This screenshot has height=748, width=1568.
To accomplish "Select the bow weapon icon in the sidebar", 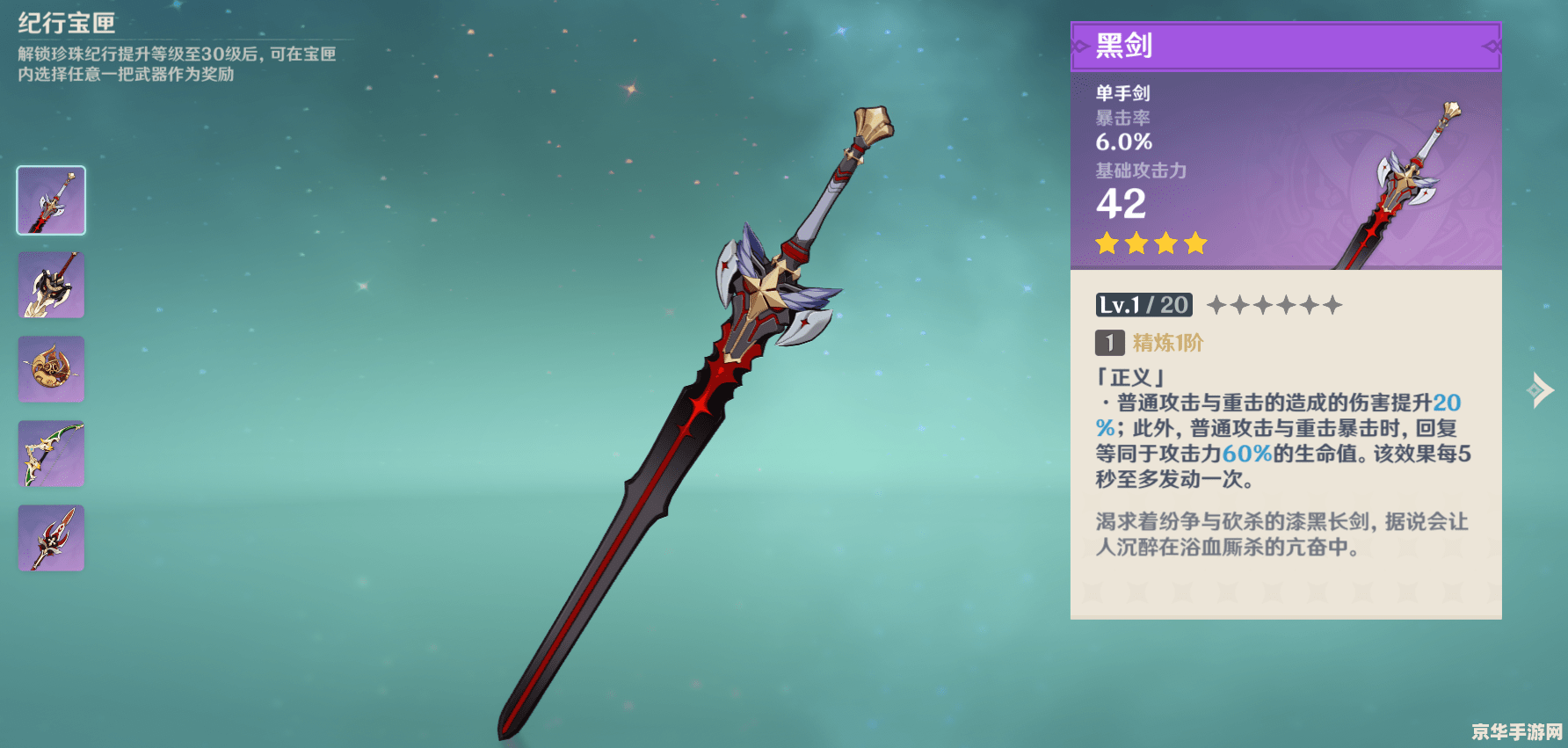I will (x=50, y=454).
